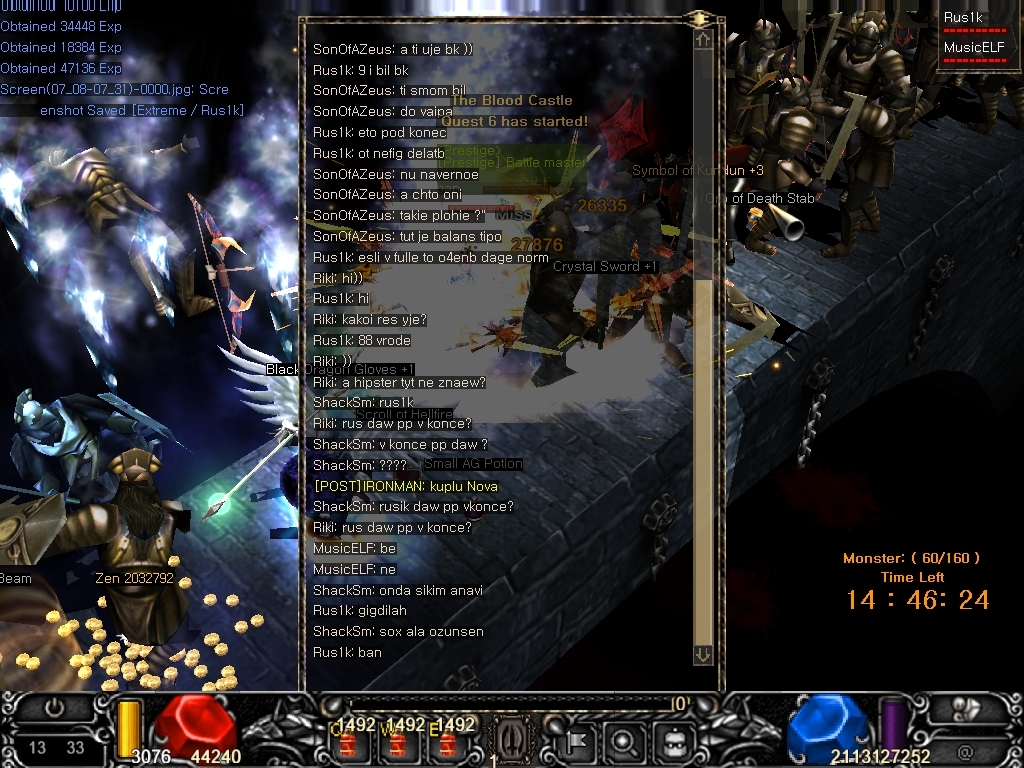Open the flag icon menu
Viewport: 1024px width, 768px height.
[579, 742]
